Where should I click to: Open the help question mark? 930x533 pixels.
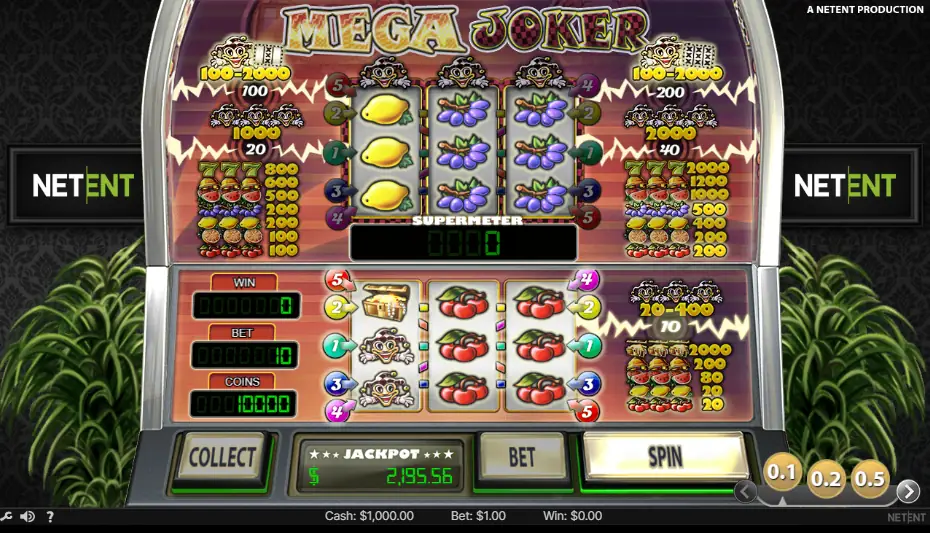pos(50,517)
